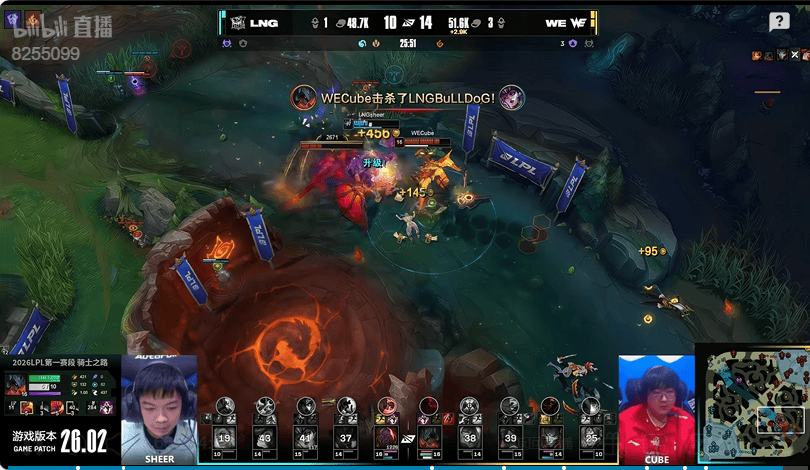This screenshot has height=470, width=810.
Task: Select the SHEER player camera feed
Action: click(159, 409)
